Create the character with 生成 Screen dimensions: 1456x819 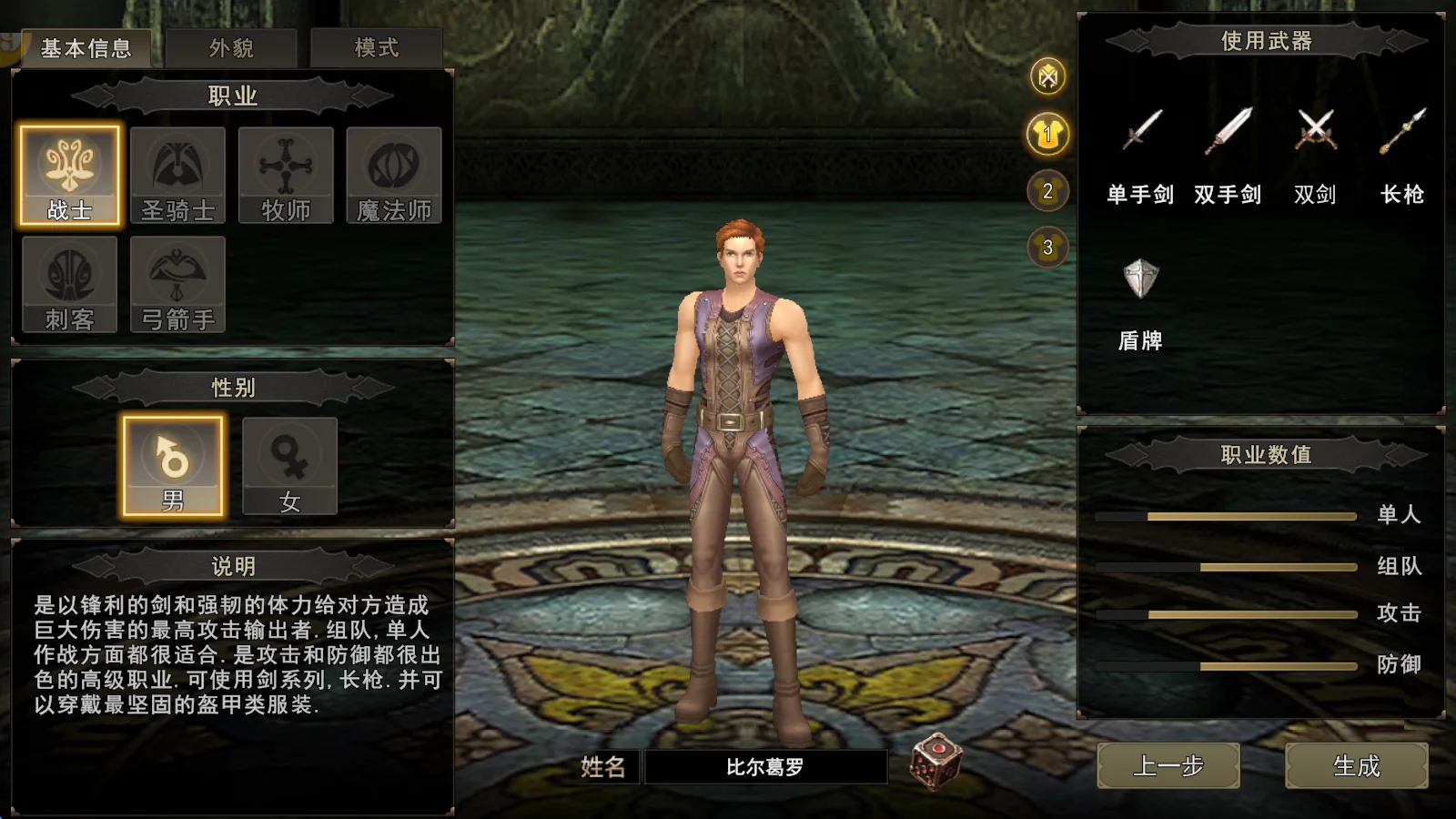pyautogui.click(x=1356, y=766)
